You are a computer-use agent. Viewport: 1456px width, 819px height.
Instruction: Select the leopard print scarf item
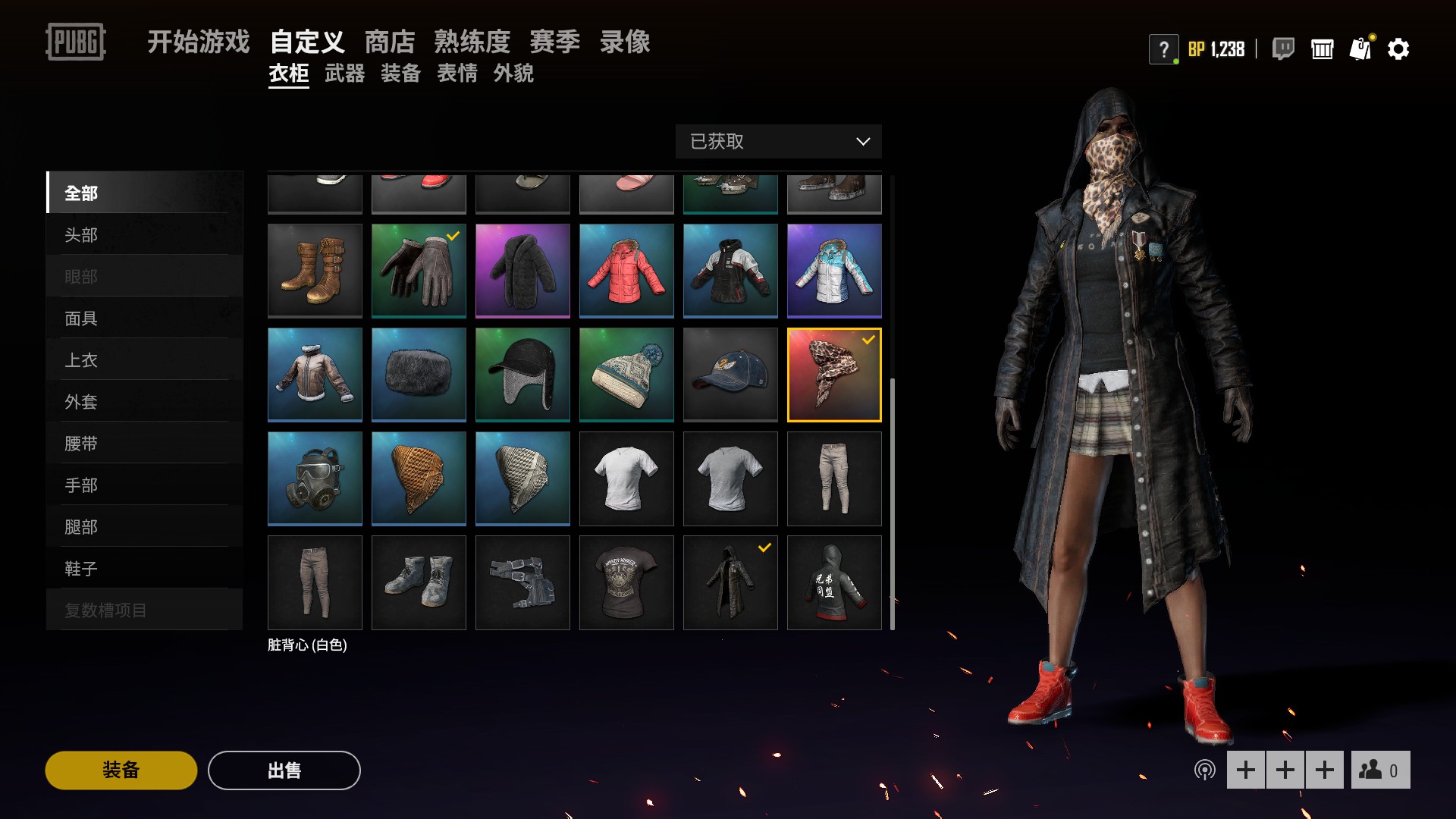834,375
